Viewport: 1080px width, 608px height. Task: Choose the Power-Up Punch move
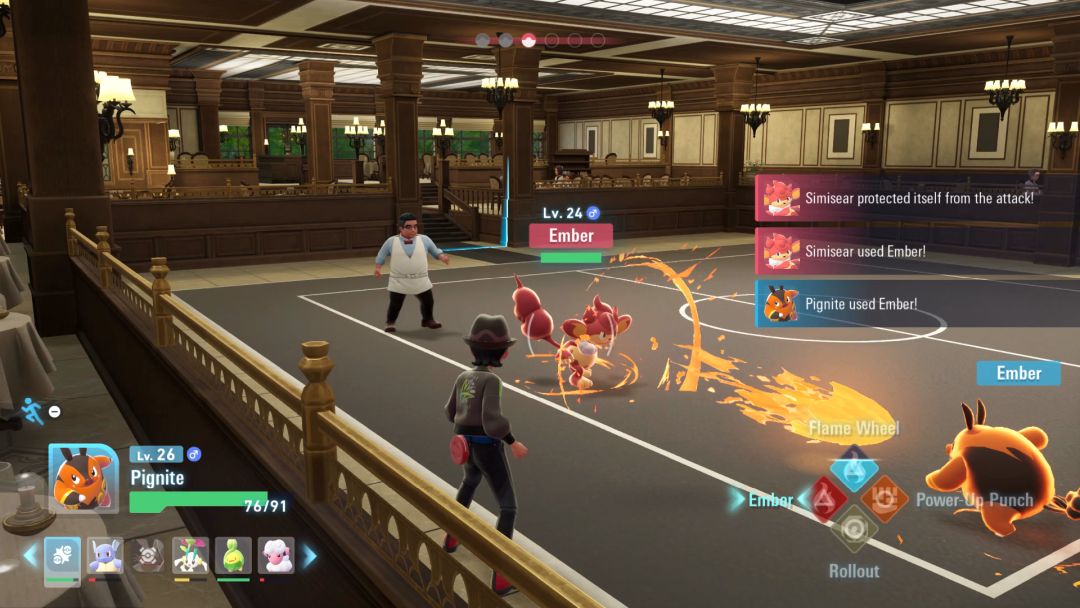coord(884,498)
